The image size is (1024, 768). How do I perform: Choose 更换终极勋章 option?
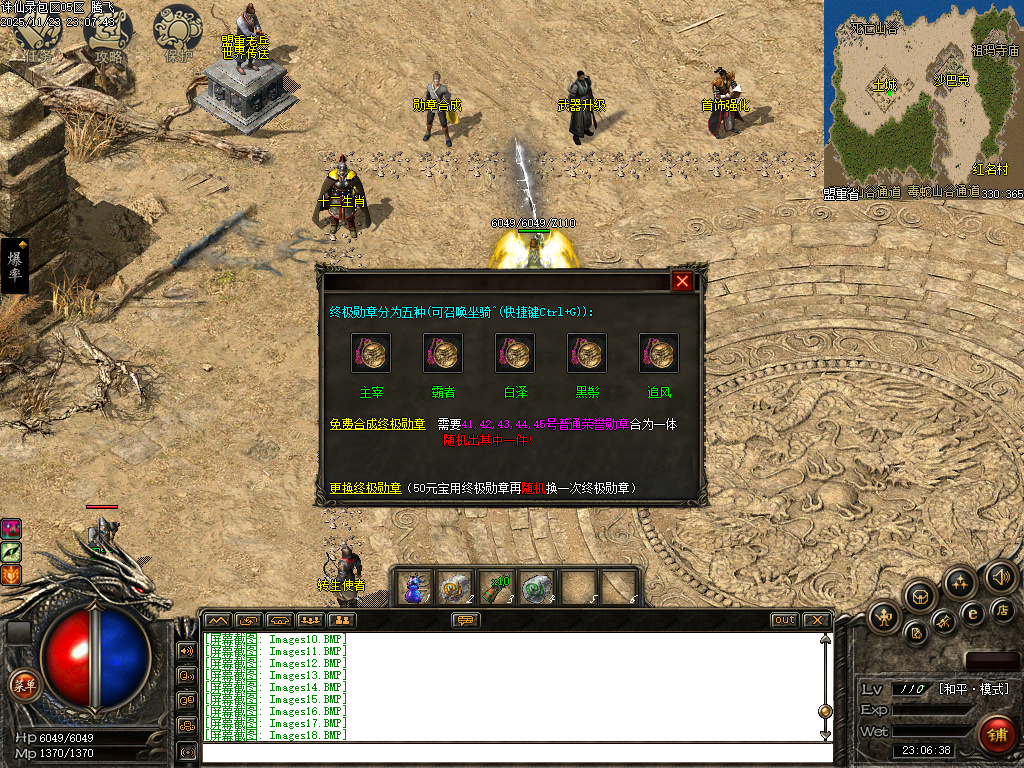[x=365, y=488]
